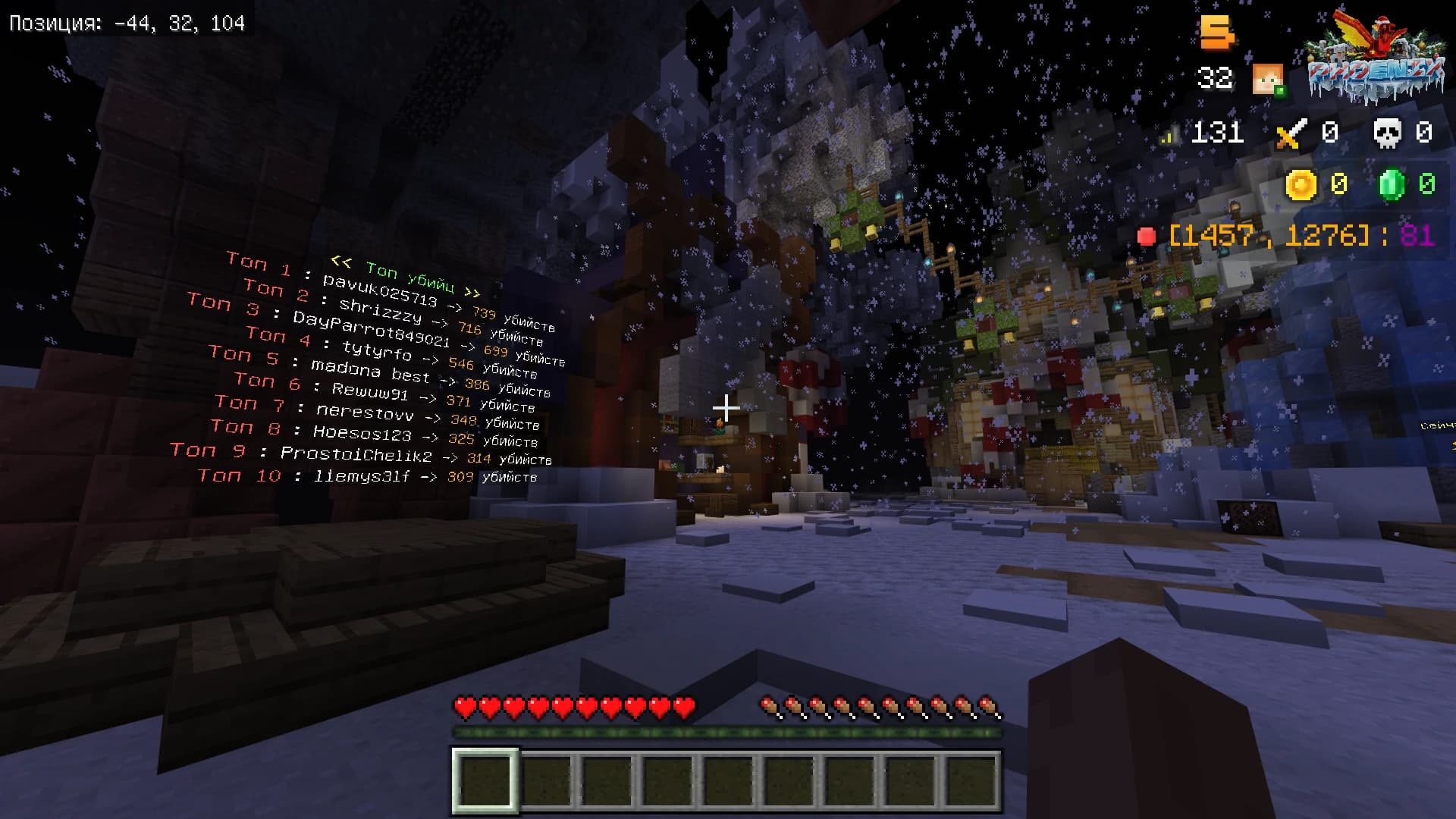The width and height of the screenshot is (1456, 819).
Task: Click the orange S icon
Action: [1216, 32]
